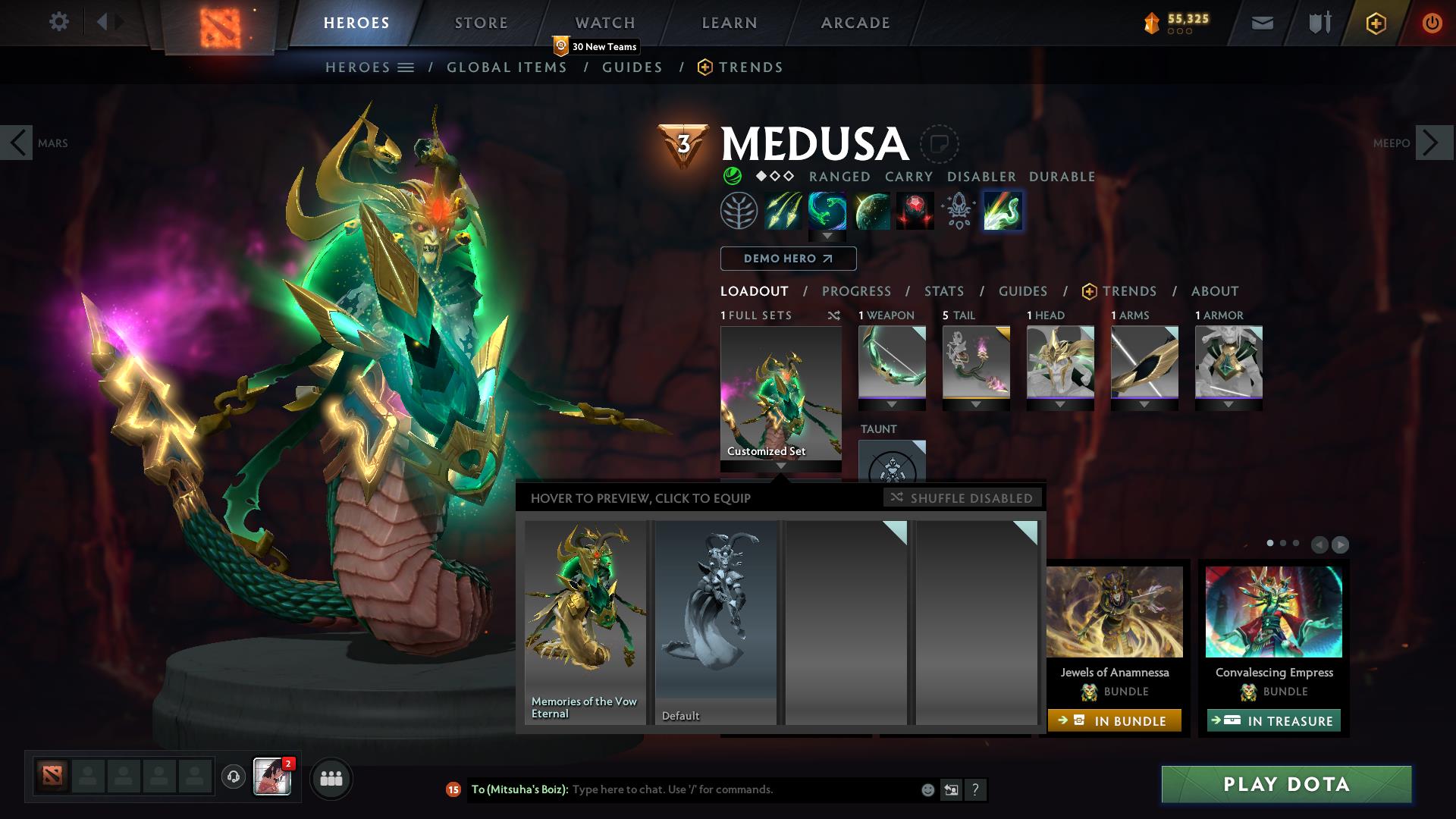
Task: Toggle the highlighted arcana ability style
Action: 1003,211
